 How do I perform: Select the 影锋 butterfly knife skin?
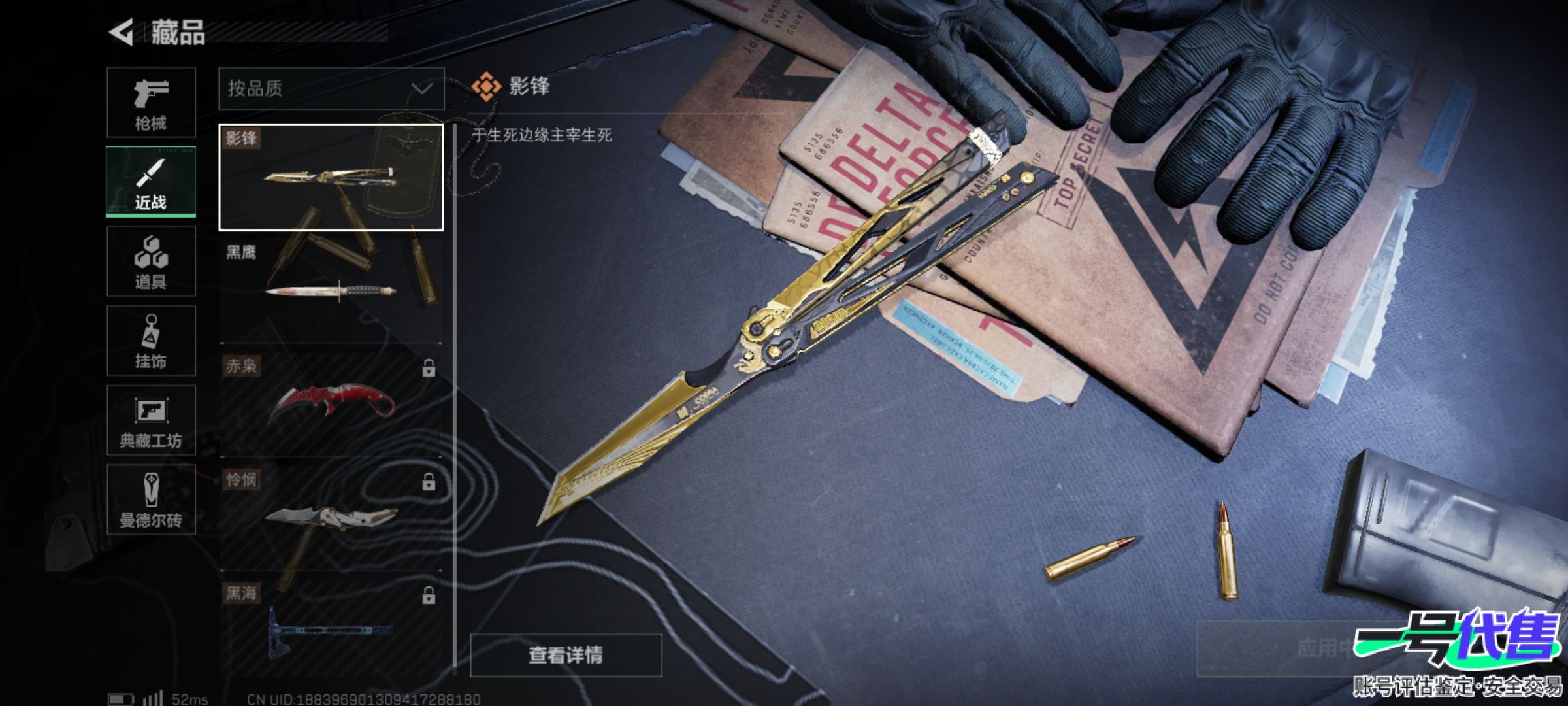point(331,177)
